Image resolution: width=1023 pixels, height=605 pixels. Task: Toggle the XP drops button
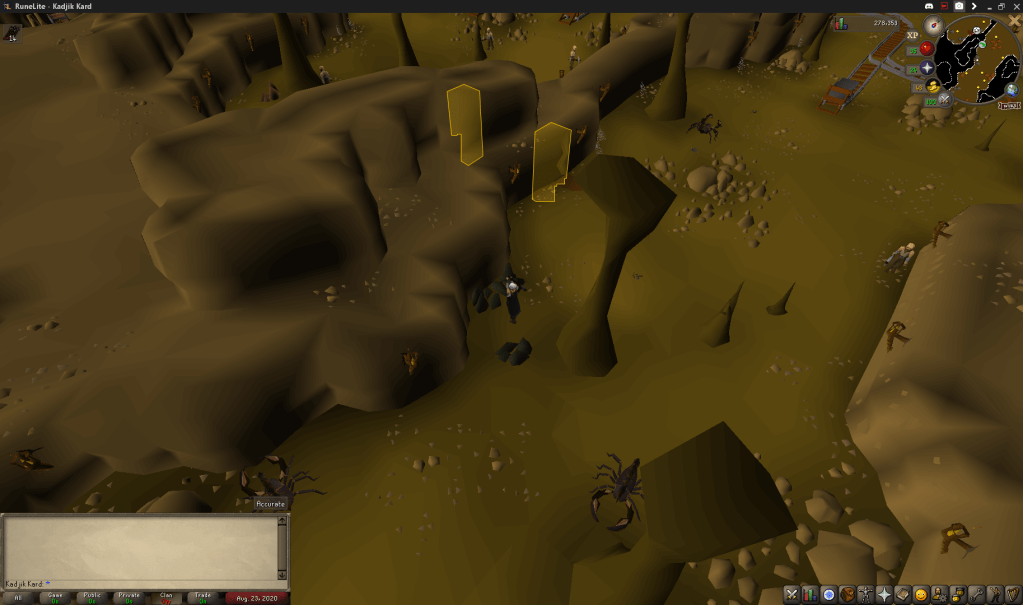[912, 35]
